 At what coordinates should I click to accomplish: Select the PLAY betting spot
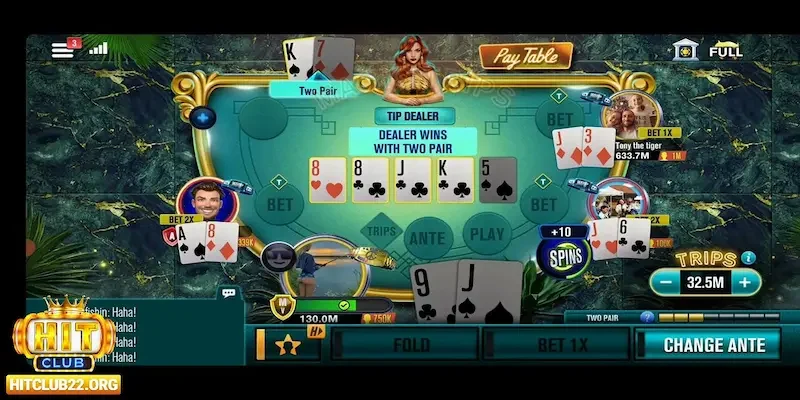tap(487, 236)
